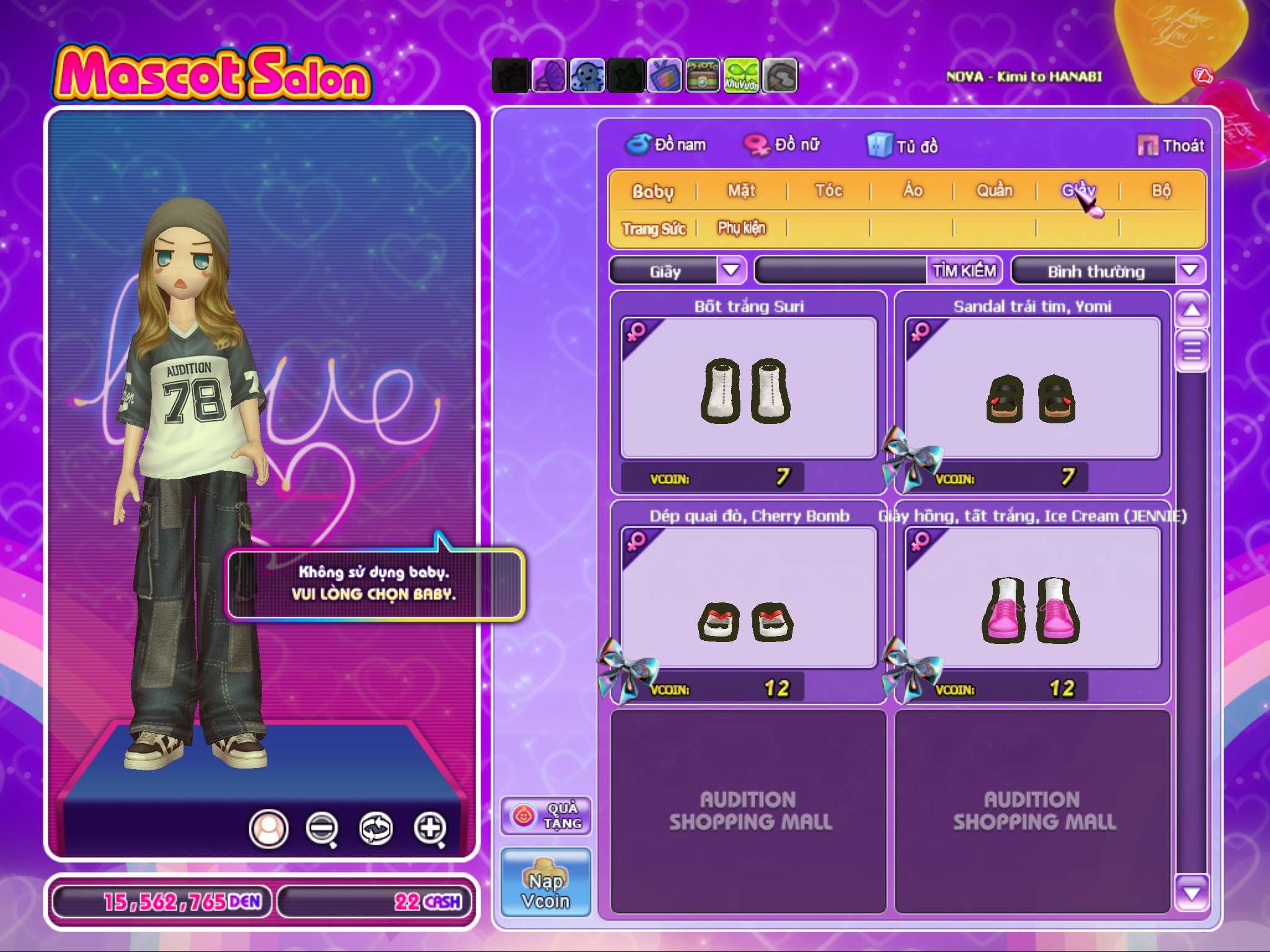1270x952 pixels.
Task: Open the Tủ đồ wardrobe
Action: pyautogui.click(x=903, y=146)
